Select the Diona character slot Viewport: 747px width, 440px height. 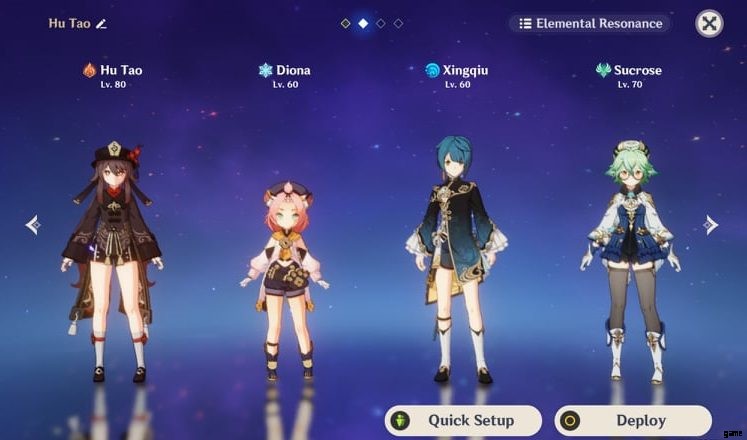pyautogui.click(x=284, y=280)
